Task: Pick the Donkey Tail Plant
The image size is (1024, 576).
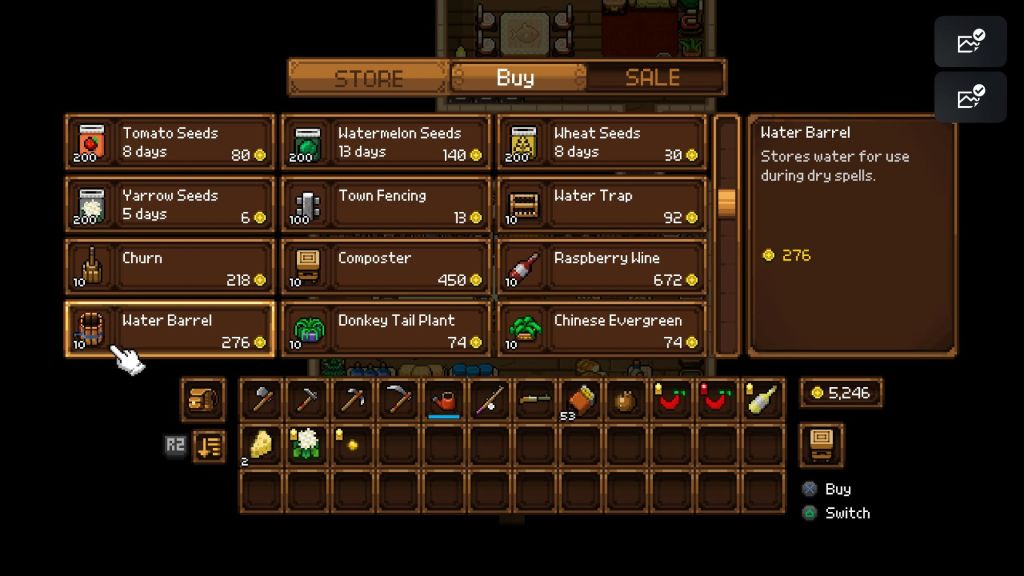Action: [x=386, y=330]
